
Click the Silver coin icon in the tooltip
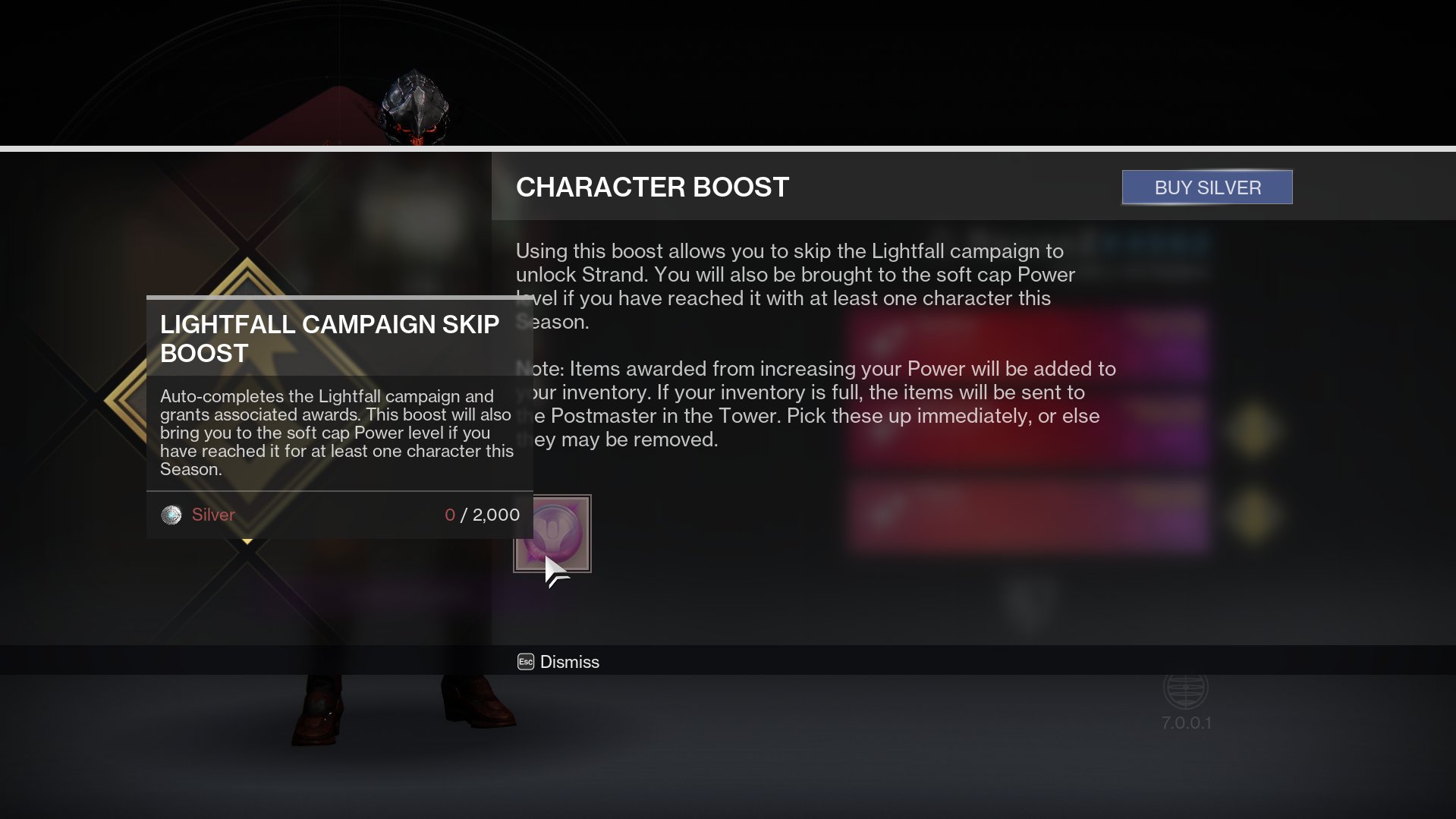[171, 515]
